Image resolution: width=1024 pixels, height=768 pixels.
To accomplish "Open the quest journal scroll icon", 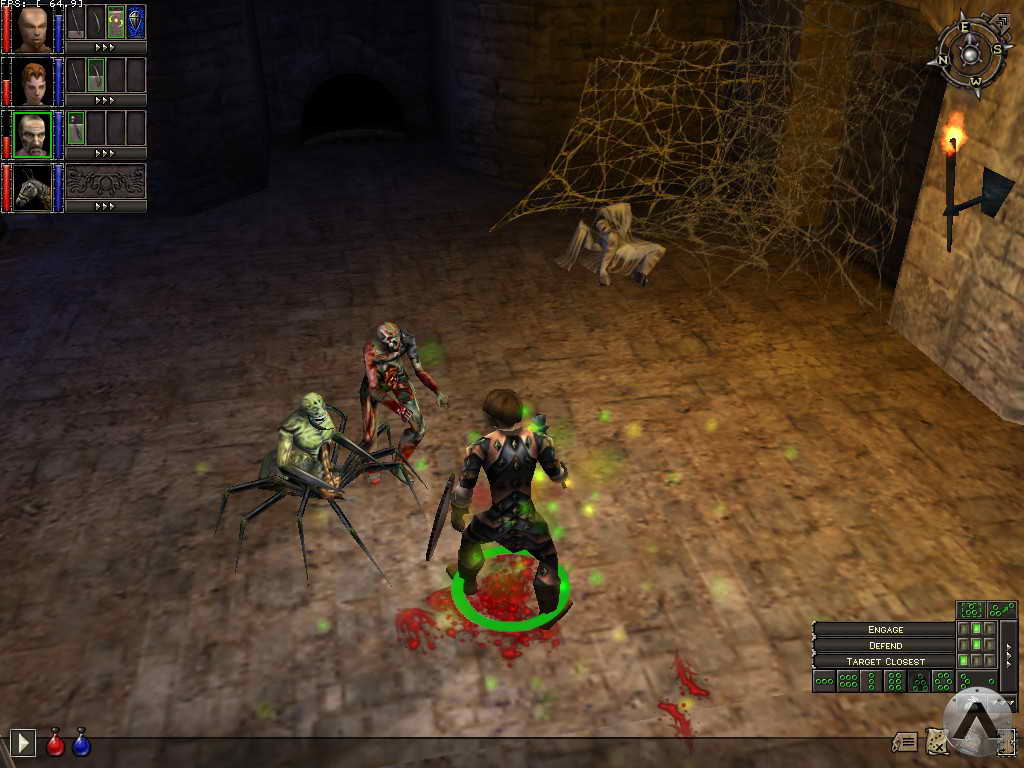I will pos(905,742).
